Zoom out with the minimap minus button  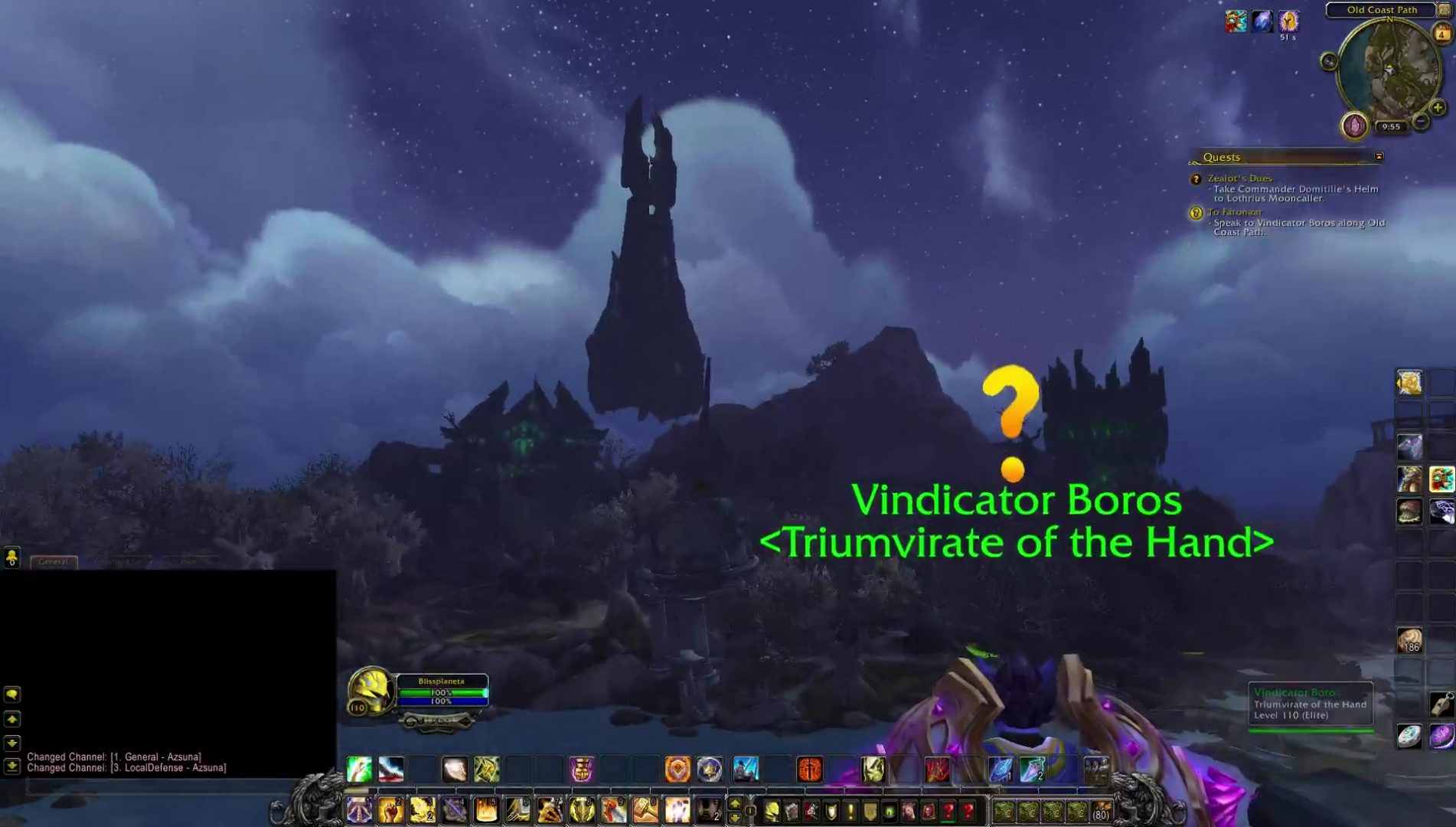(1421, 120)
